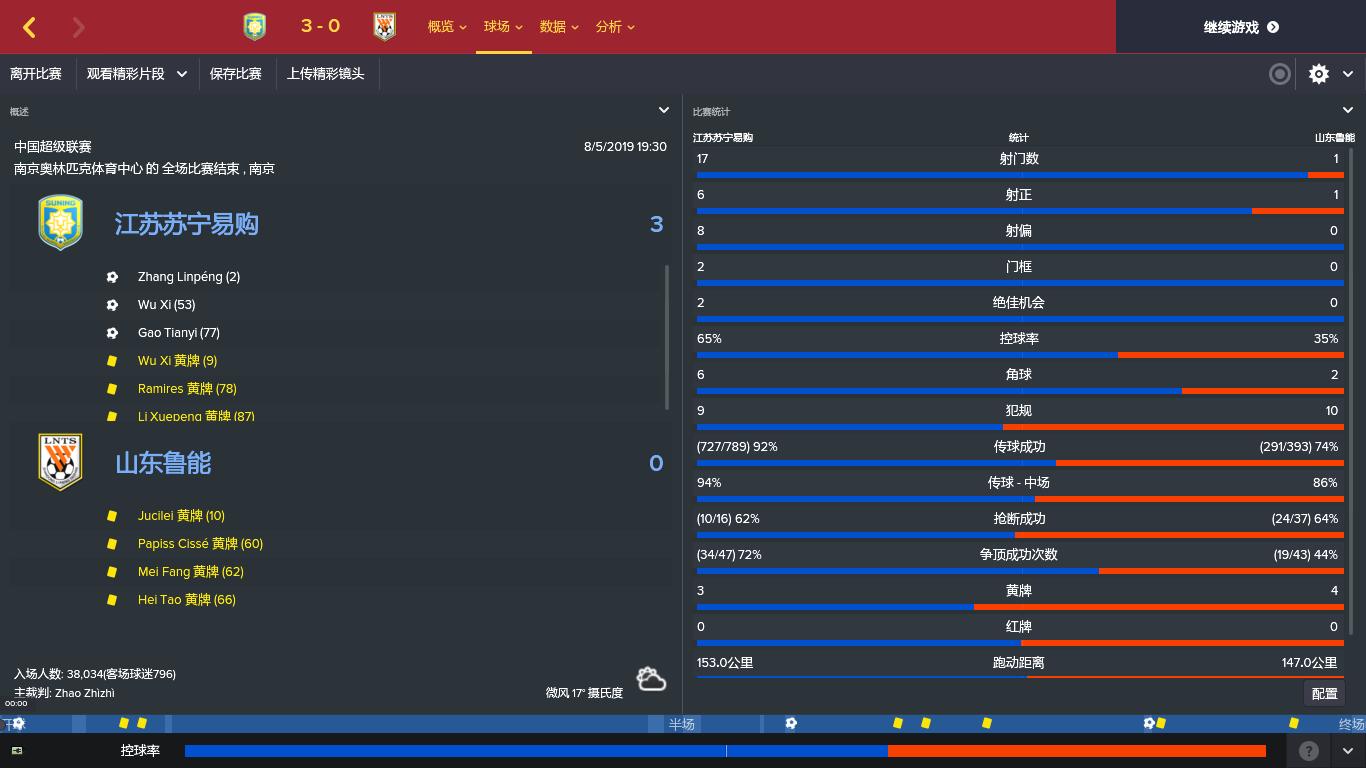Image resolution: width=1366 pixels, height=768 pixels.
Task: Open the 球场 tab menu
Action: [x=502, y=27]
